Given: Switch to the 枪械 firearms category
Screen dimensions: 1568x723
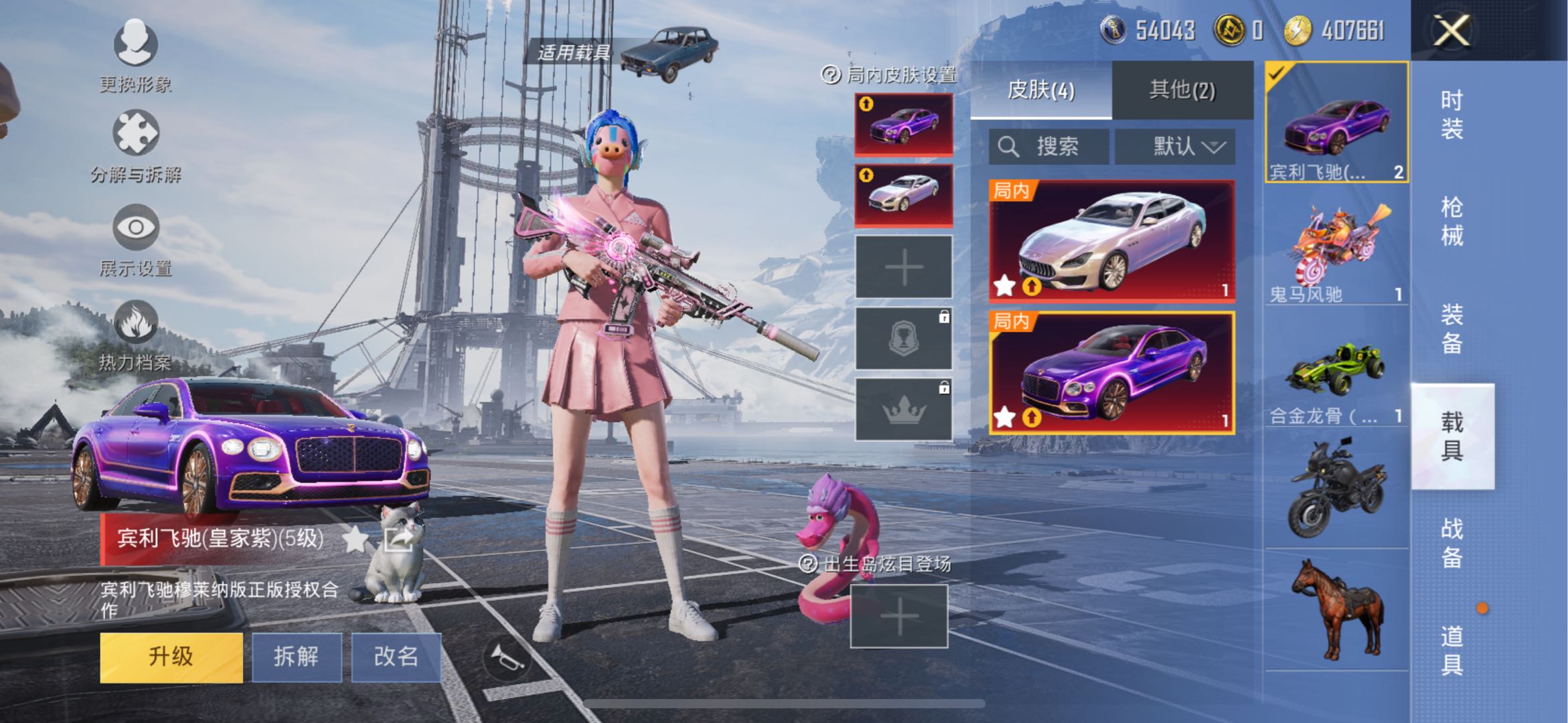Looking at the screenshot, I should click(1452, 222).
